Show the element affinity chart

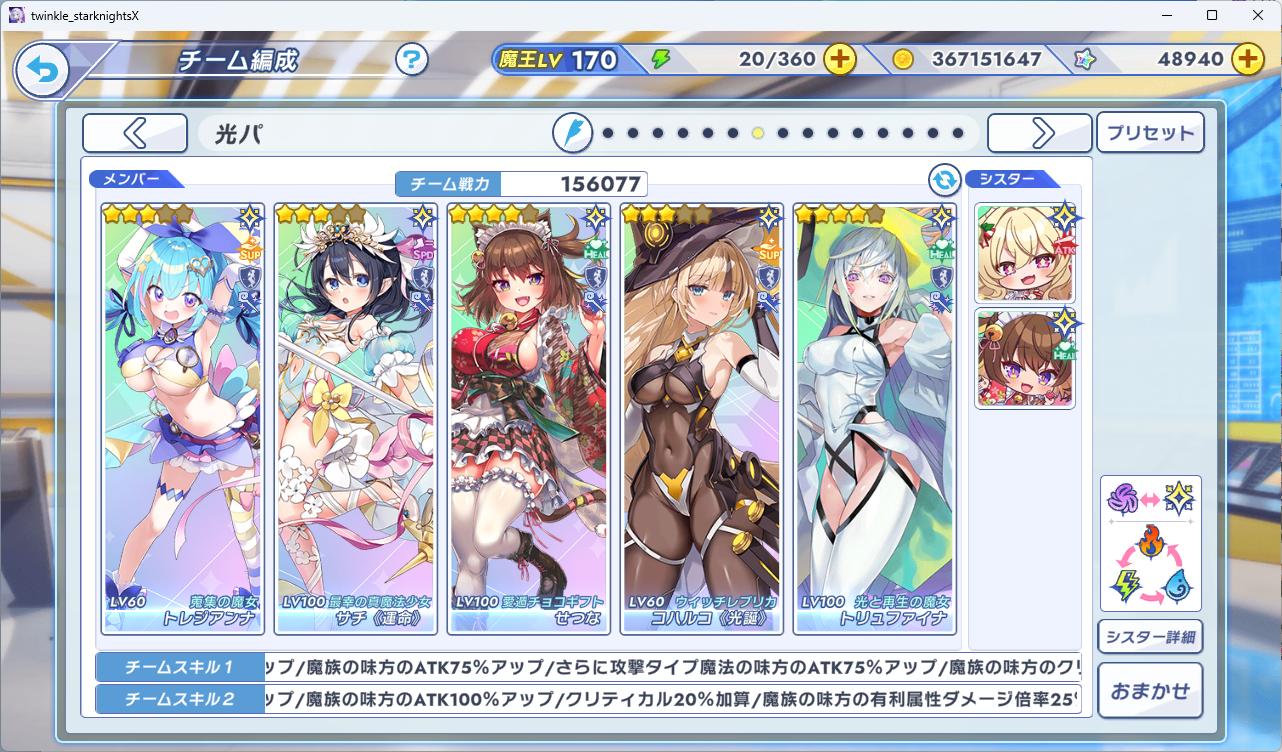(x=1150, y=543)
